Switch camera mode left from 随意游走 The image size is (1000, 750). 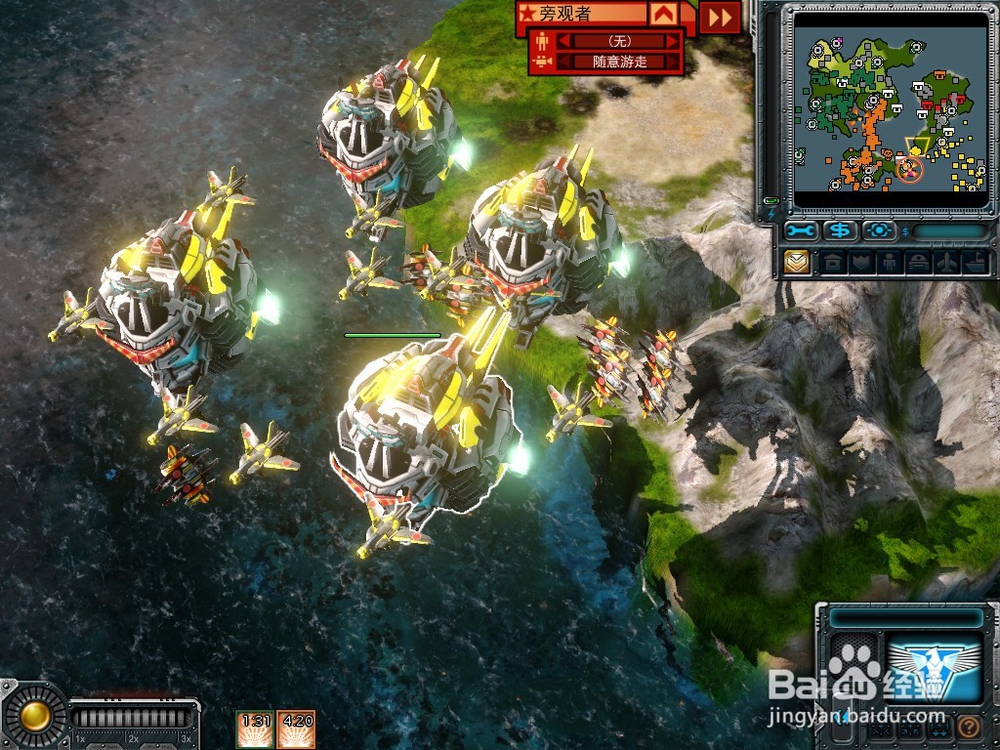(563, 62)
